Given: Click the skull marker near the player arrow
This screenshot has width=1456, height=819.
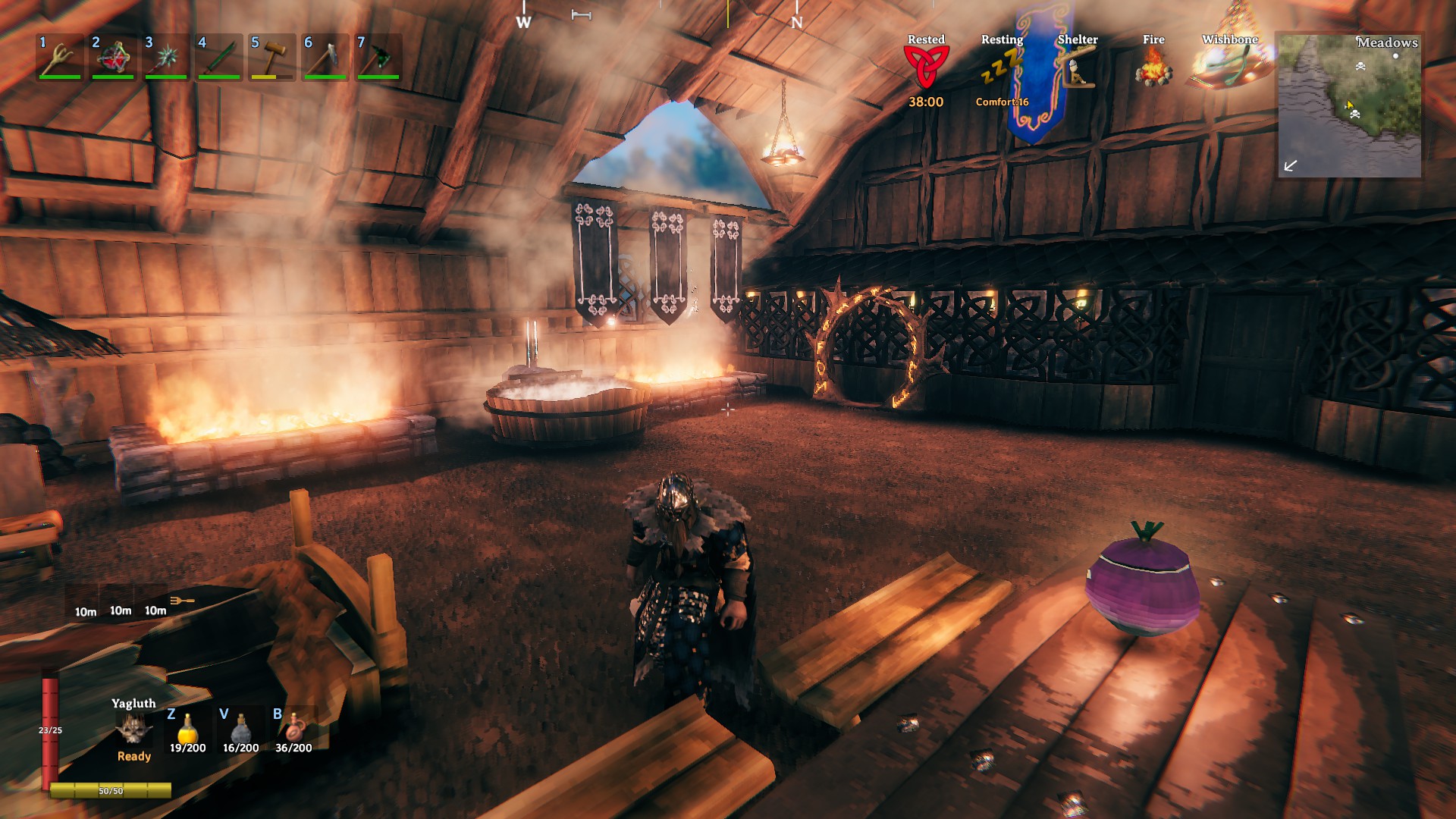Looking at the screenshot, I should point(1355,115).
